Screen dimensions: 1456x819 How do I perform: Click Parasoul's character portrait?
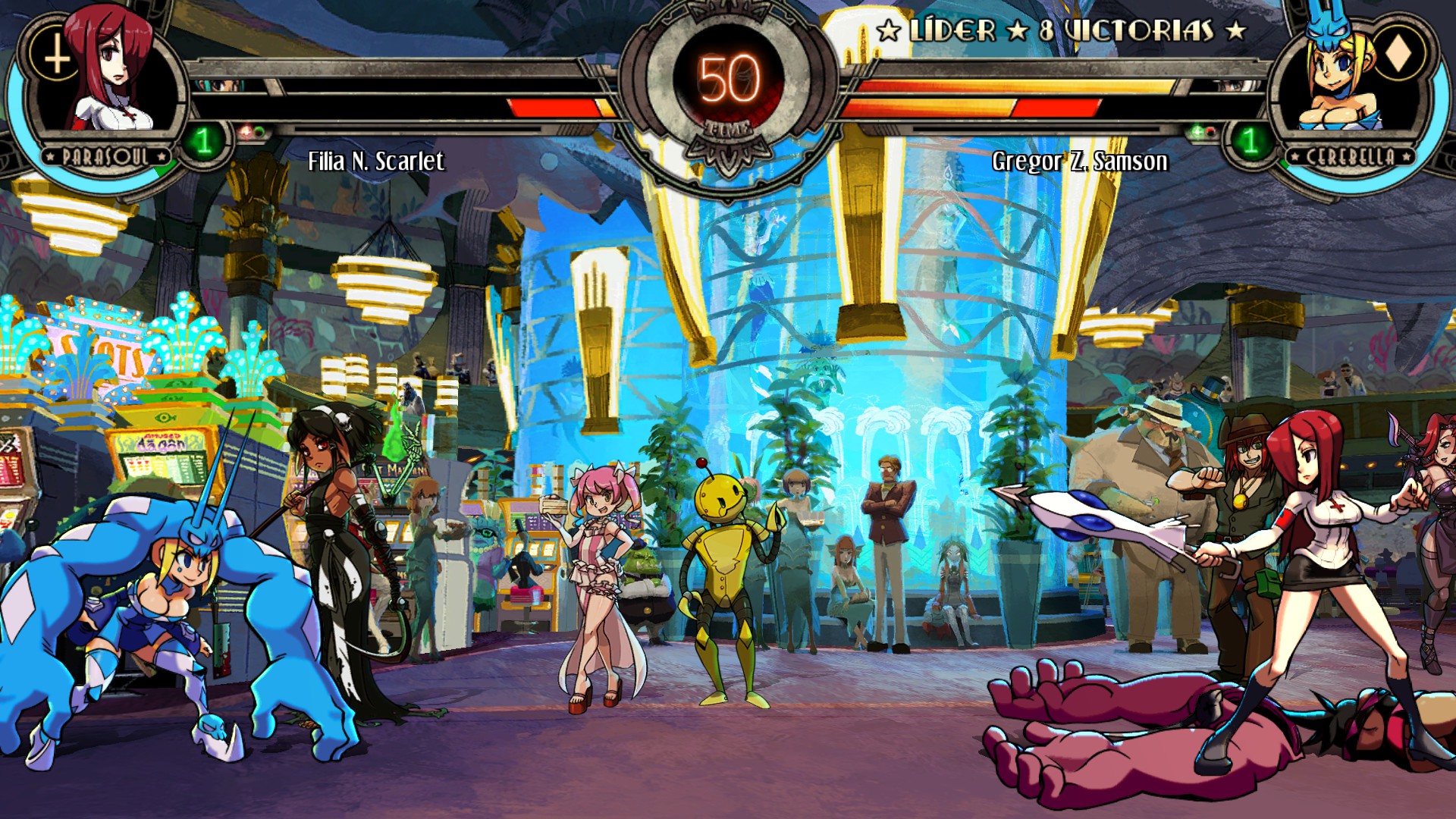point(110,72)
